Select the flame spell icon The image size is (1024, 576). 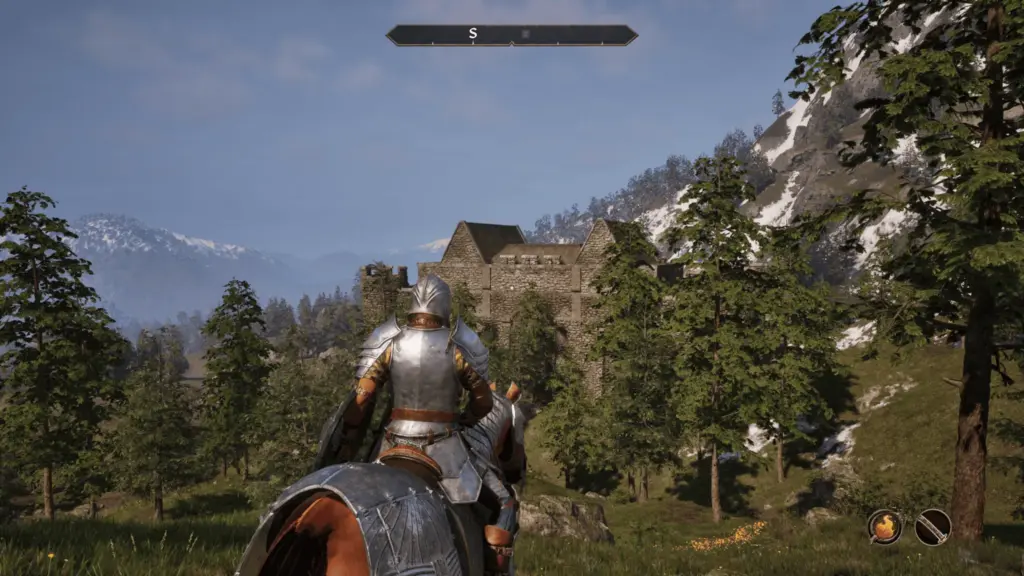884,526
